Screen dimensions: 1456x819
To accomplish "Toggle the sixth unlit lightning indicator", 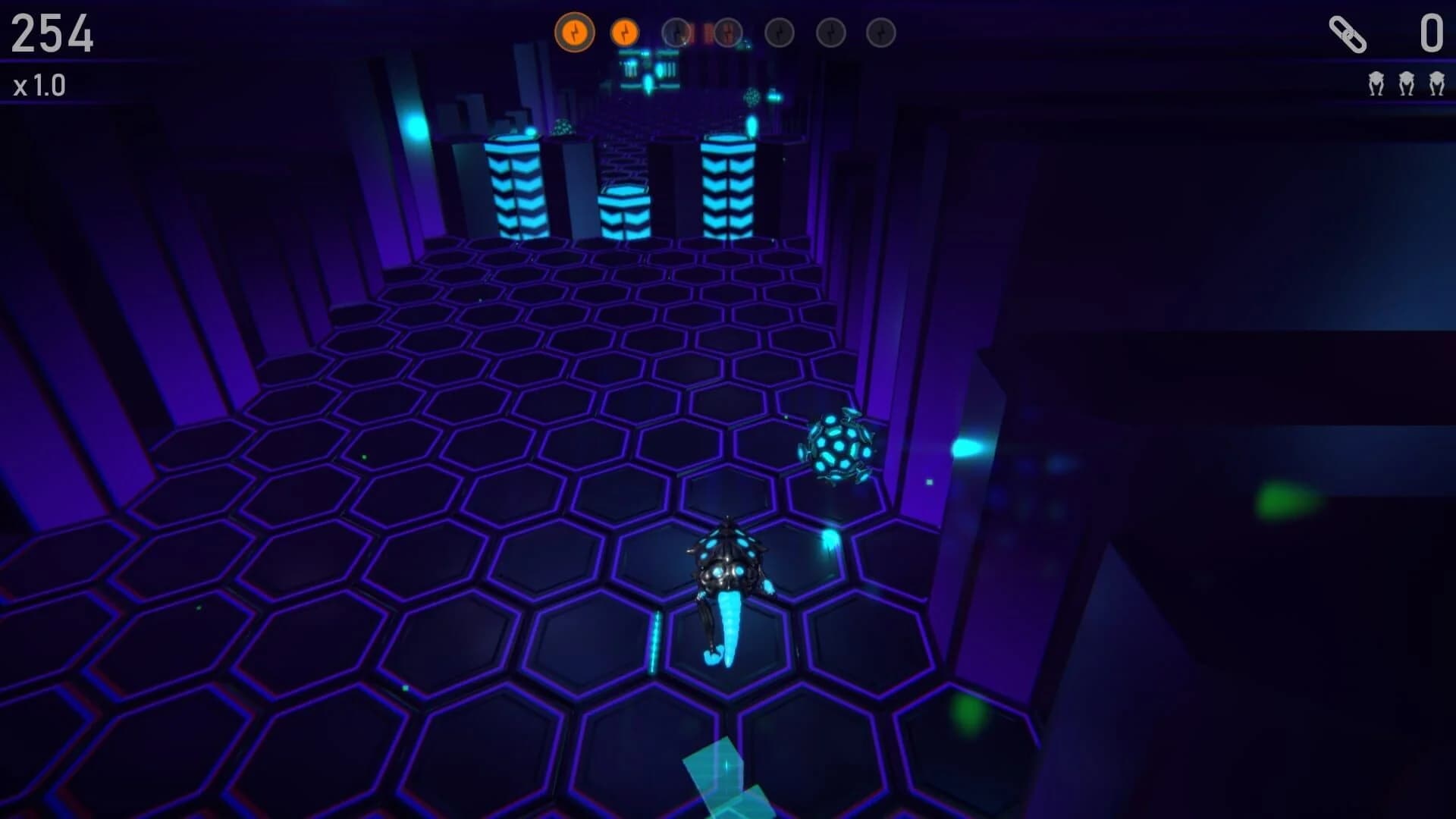I will tap(829, 32).
